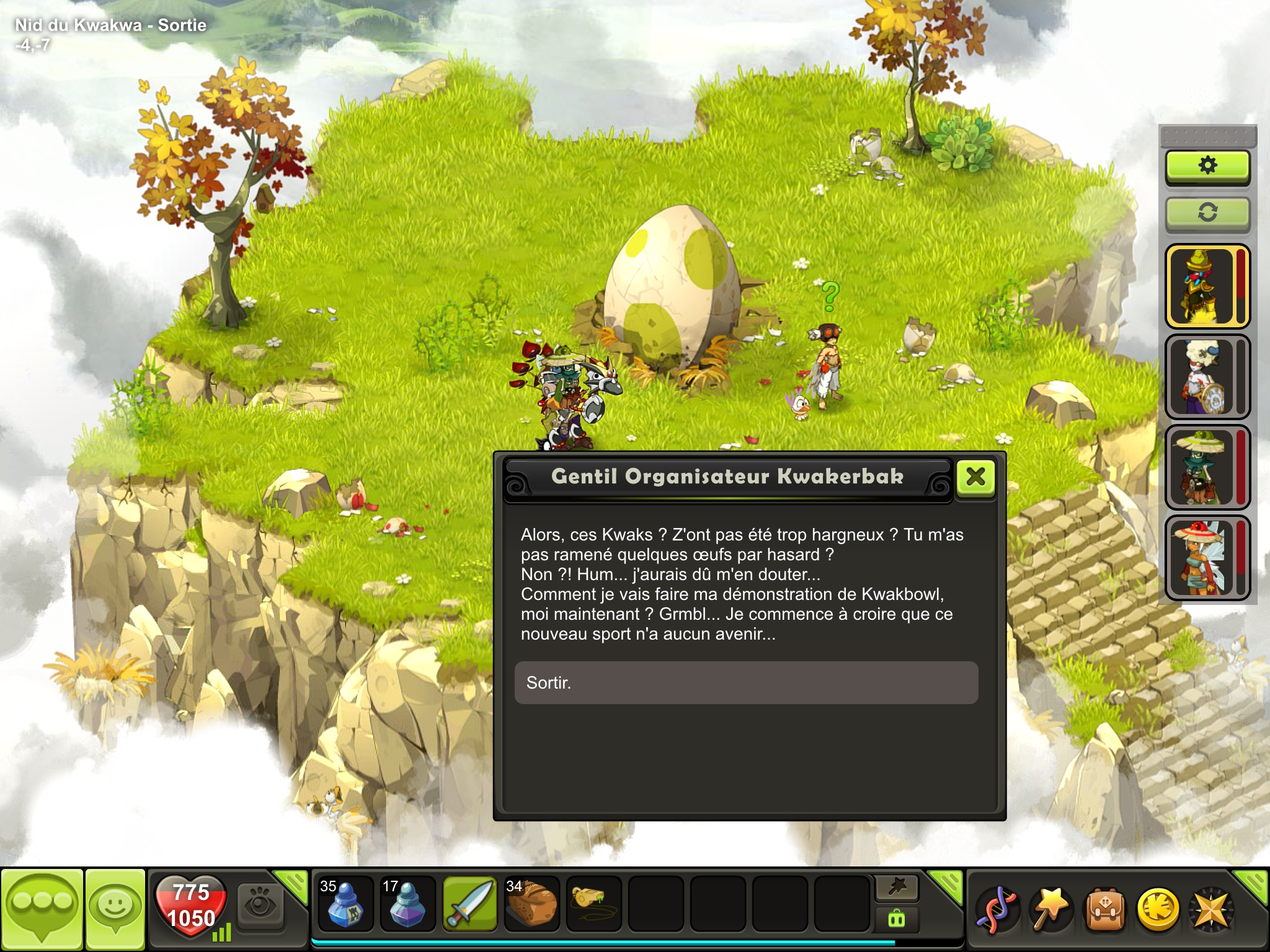Open the backpack inventory
The width and height of the screenshot is (1270, 952).
click(x=1104, y=909)
